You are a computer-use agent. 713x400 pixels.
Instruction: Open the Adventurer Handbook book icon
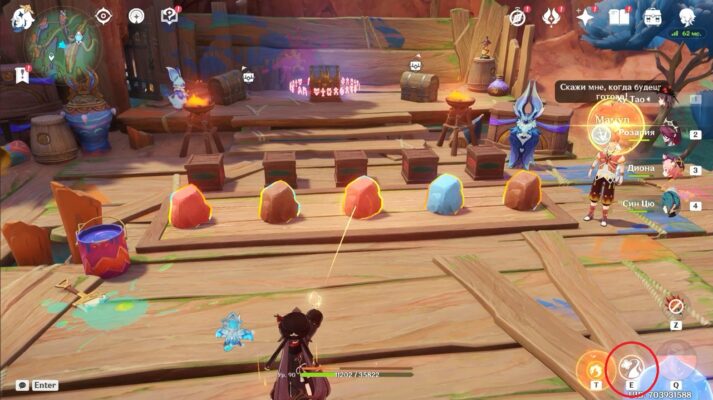(x=619, y=16)
